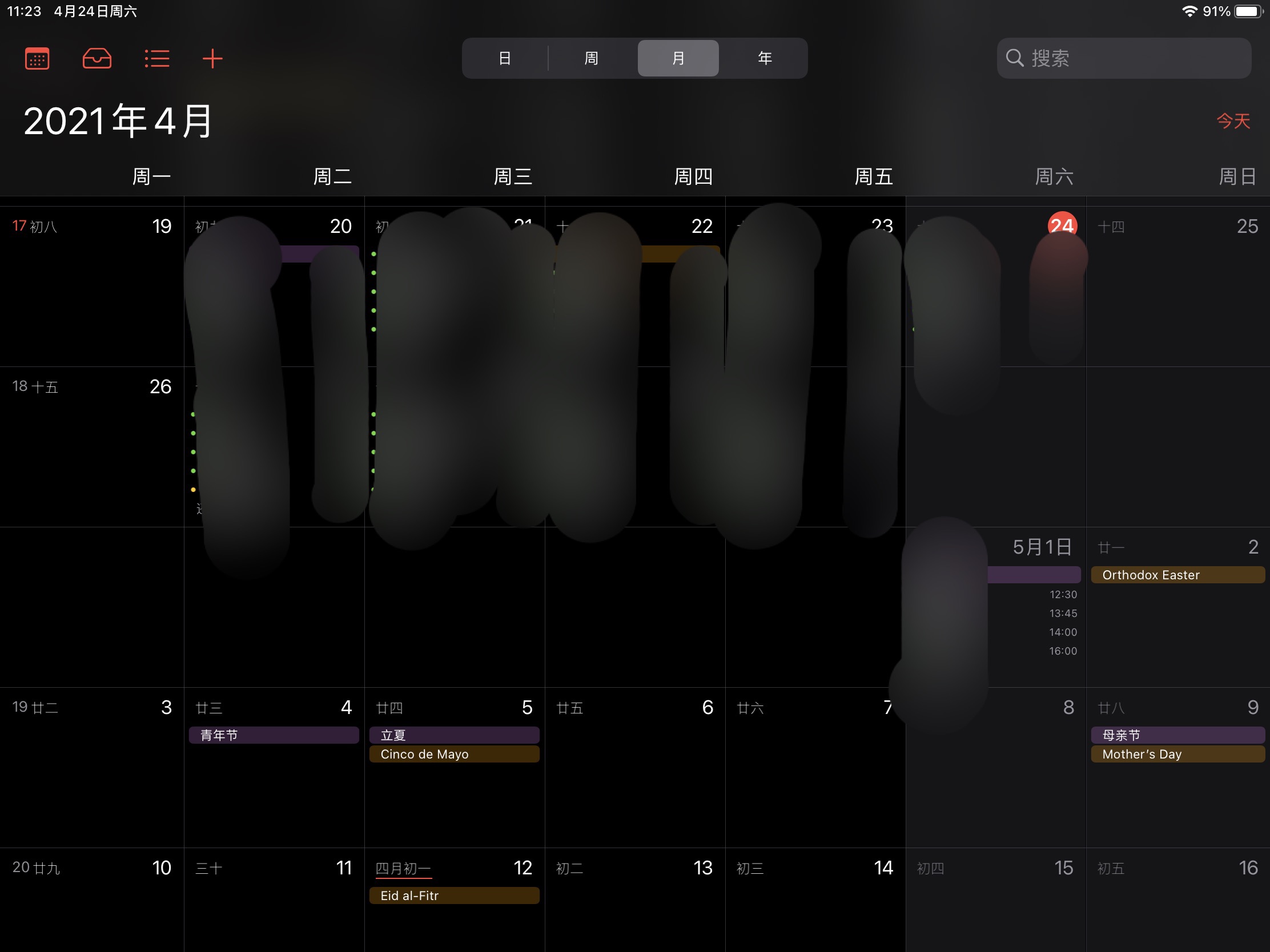Select the 月 month view tab
The width and height of the screenshot is (1270, 952).
pos(678,58)
